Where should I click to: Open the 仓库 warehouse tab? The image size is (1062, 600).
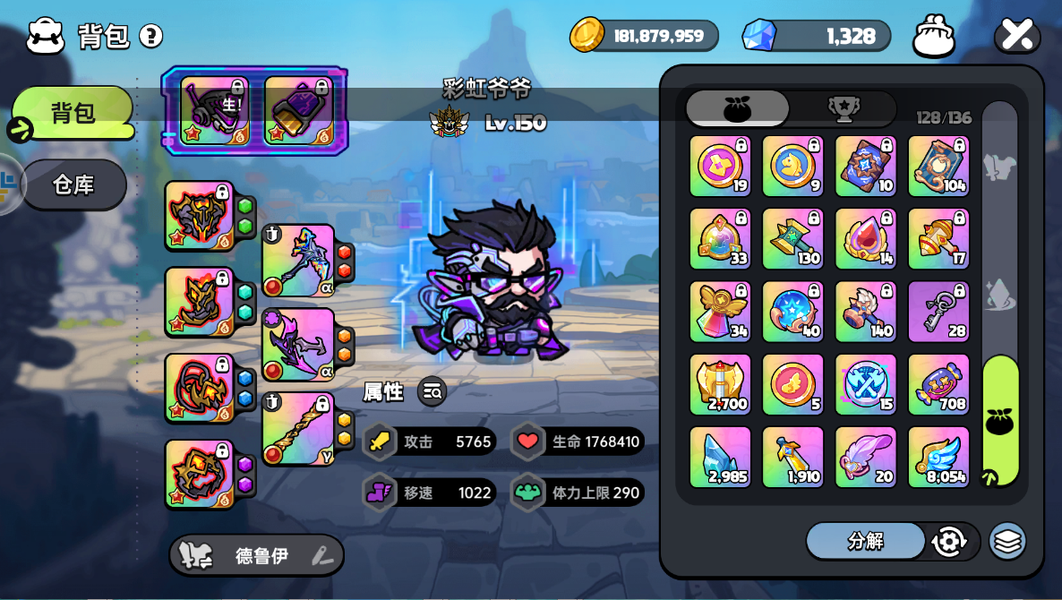pyautogui.click(x=73, y=184)
